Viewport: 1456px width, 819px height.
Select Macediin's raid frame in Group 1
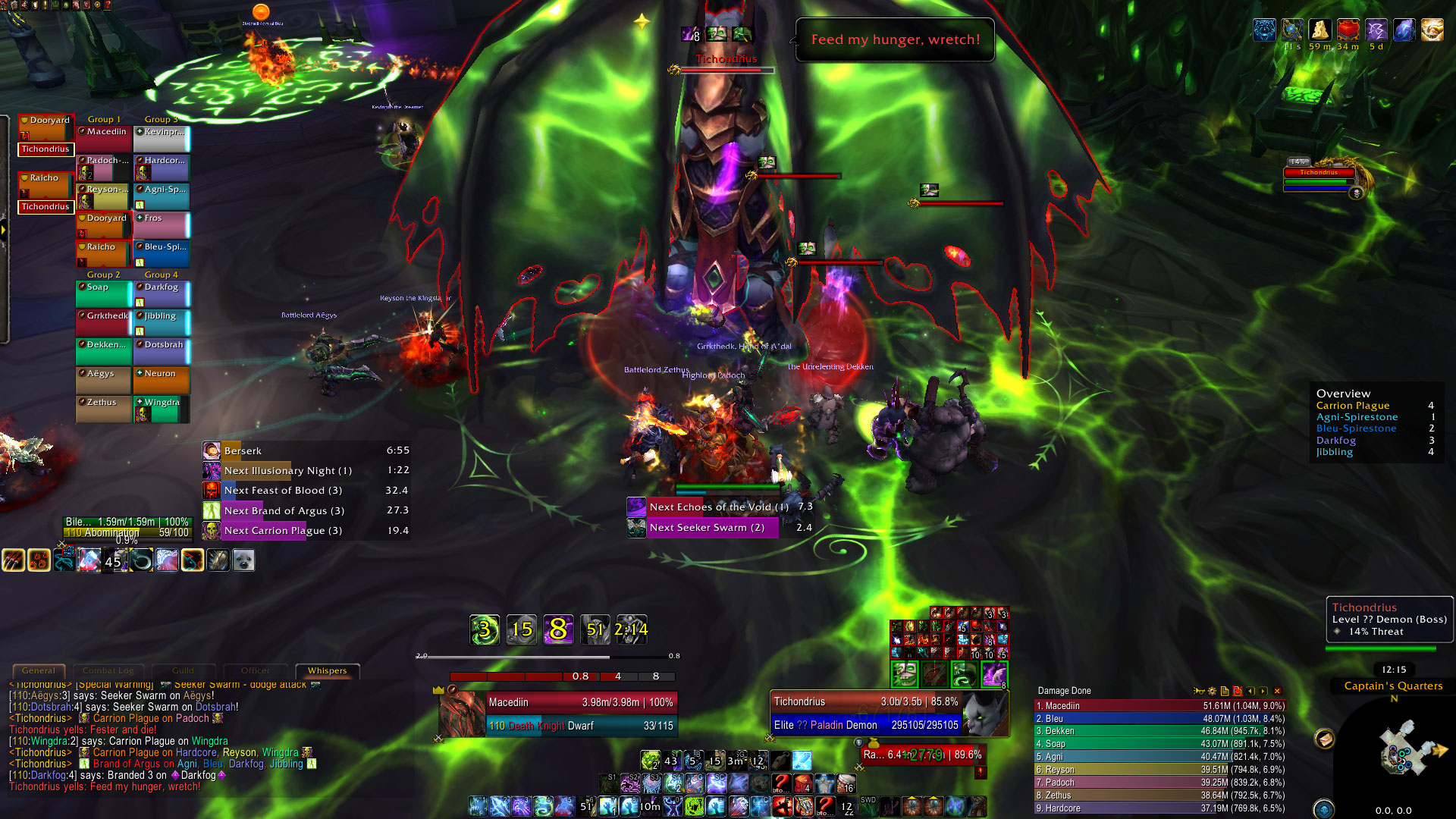click(104, 139)
